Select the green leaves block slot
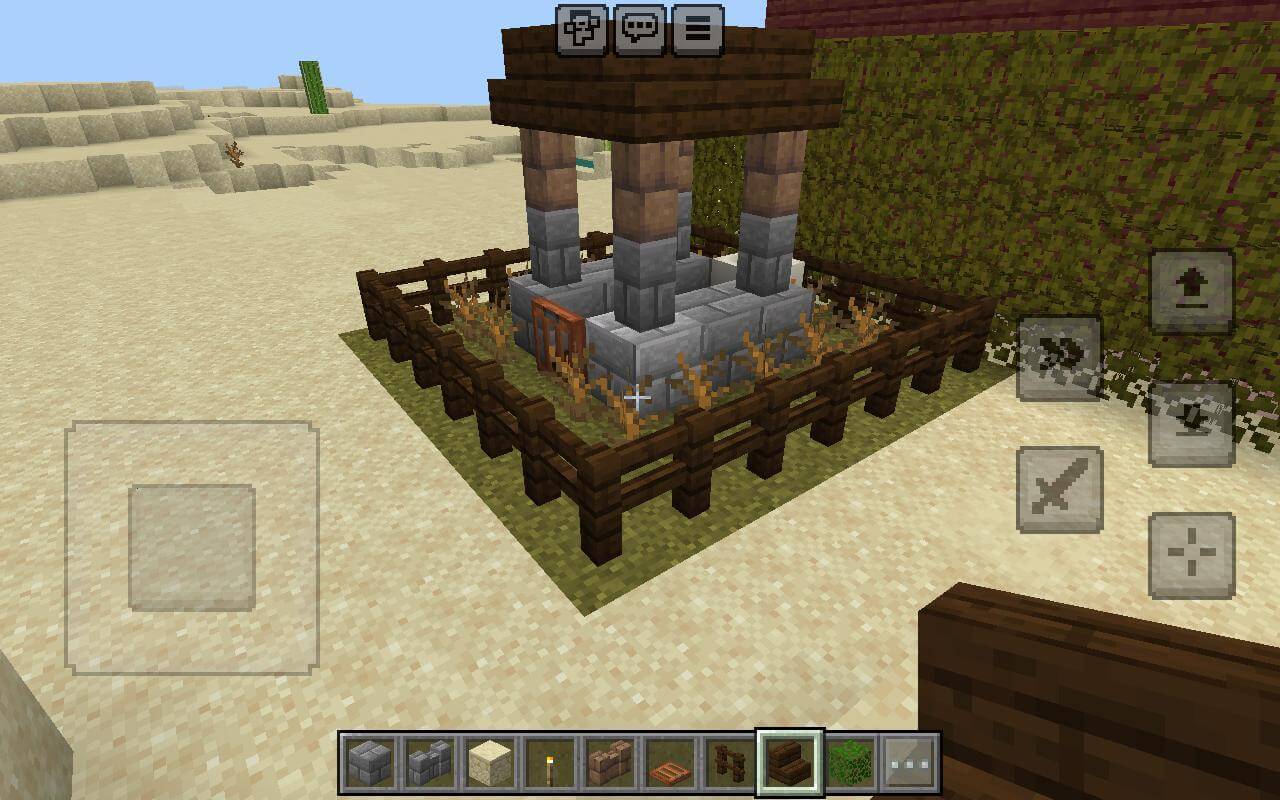The height and width of the screenshot is (800, 1280). point(850,763)
